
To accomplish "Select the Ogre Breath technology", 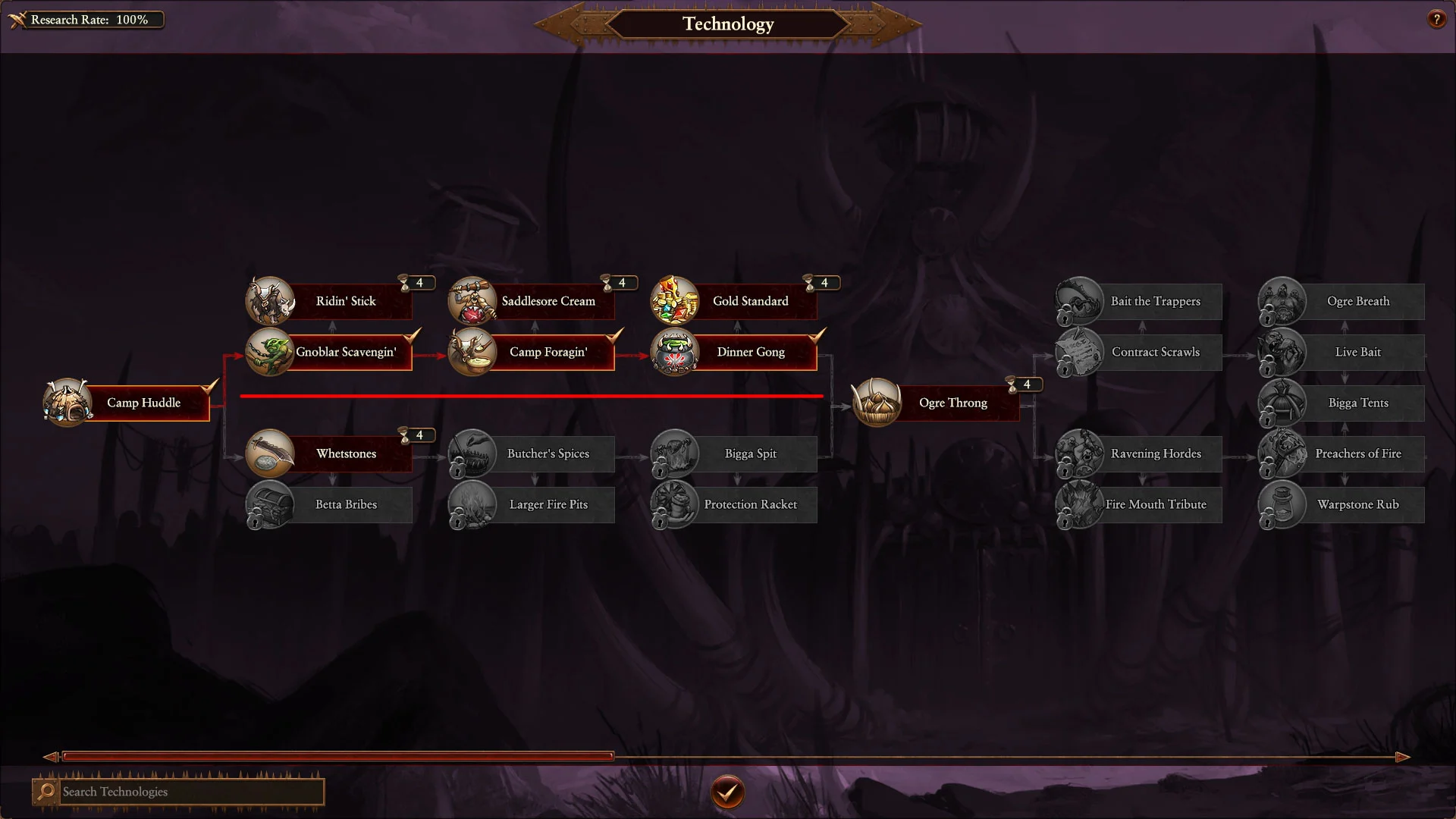I will click(1357, 301).
